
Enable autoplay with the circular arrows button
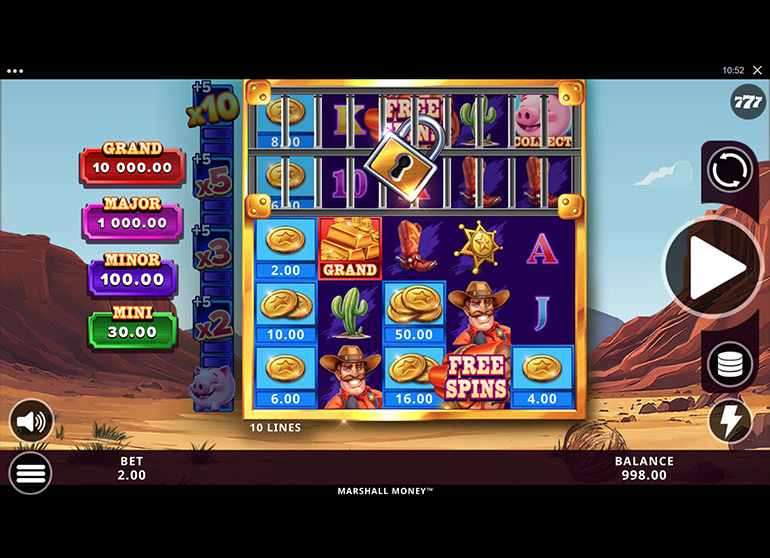point(730,170)
